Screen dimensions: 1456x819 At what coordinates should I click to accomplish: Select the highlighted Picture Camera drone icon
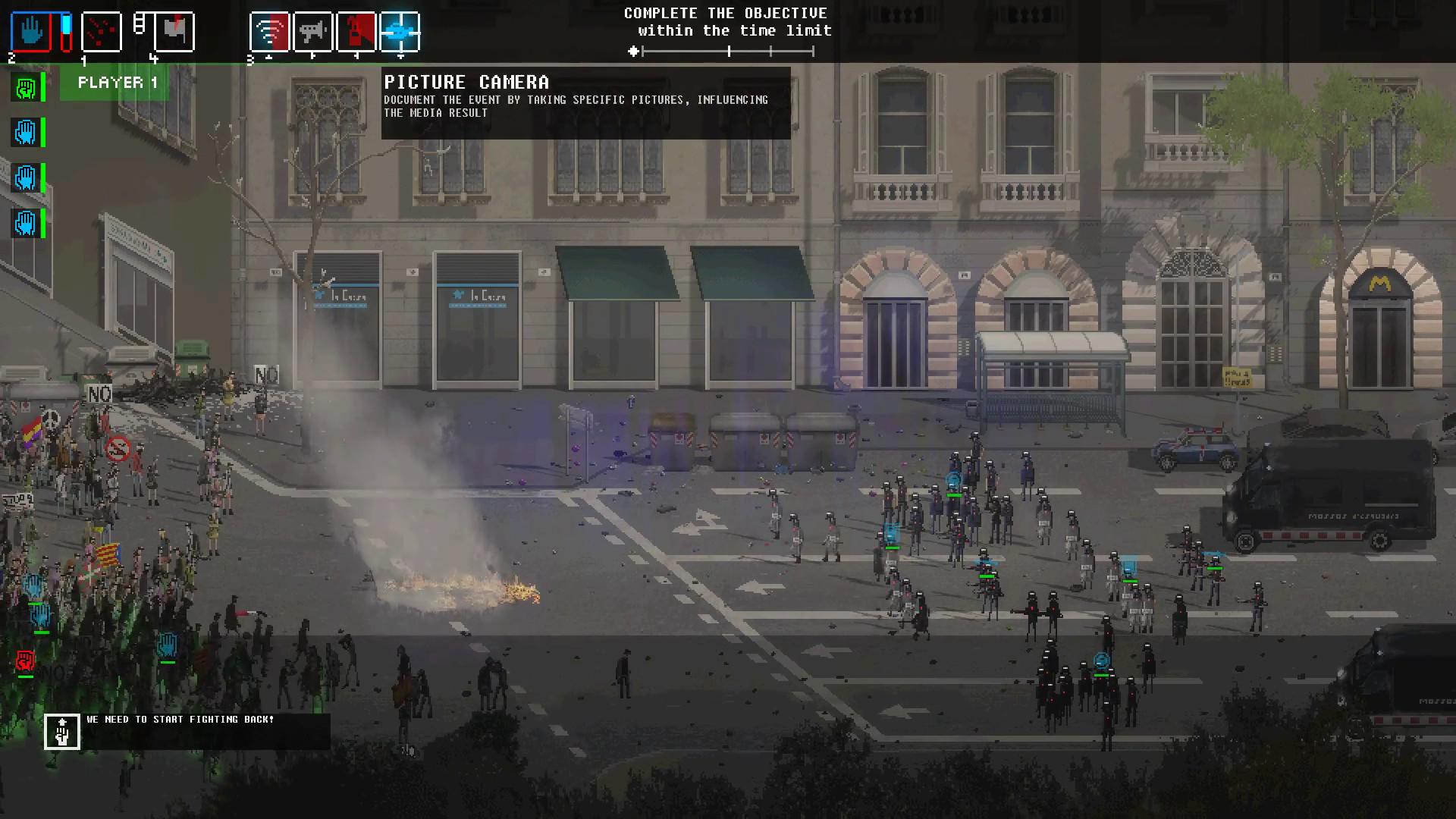pyautogui.click(x=401, y=30)
